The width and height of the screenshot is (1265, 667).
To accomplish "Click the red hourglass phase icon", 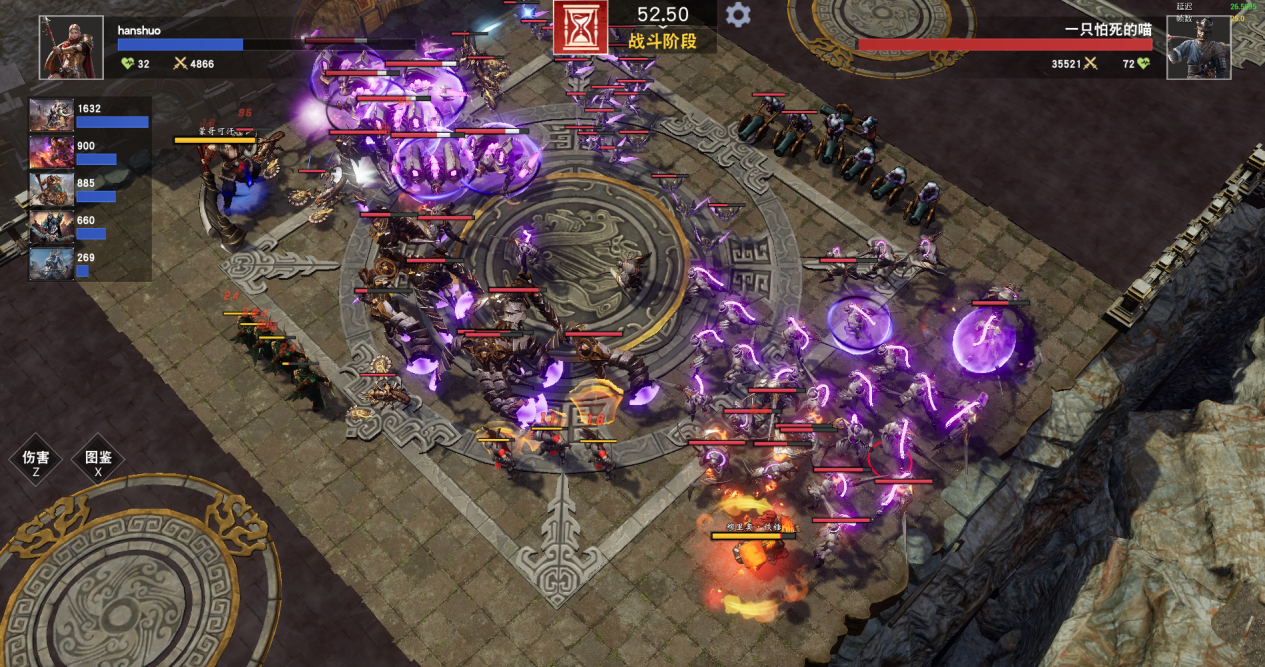I will (580, 27).
